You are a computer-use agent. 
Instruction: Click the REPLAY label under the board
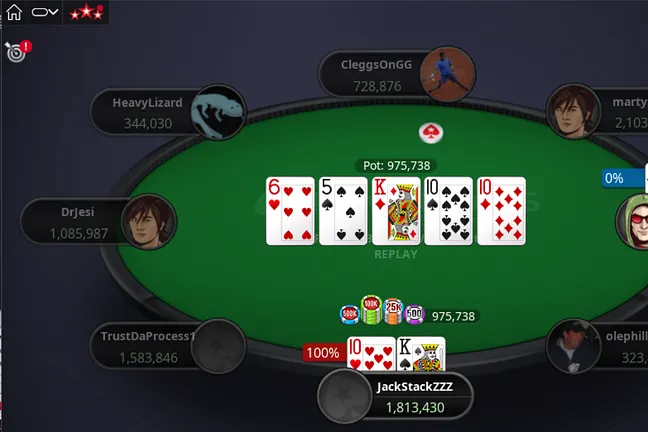(x=395, y=254)
